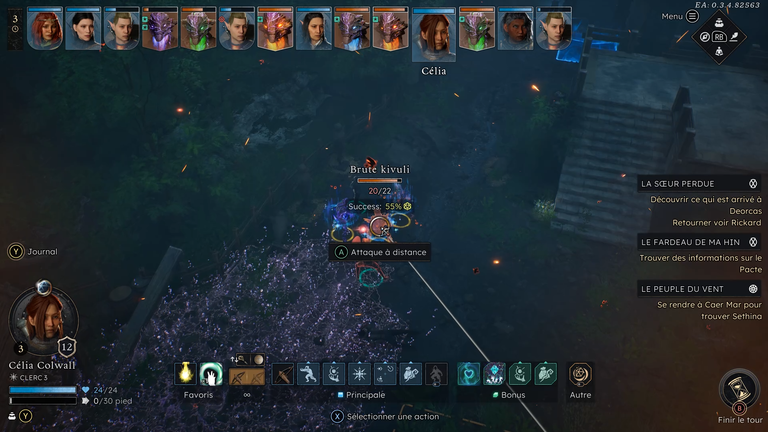768x432 pixels.
Task: Open Célia Colwall's character portrait
Action: coord(43,322)
